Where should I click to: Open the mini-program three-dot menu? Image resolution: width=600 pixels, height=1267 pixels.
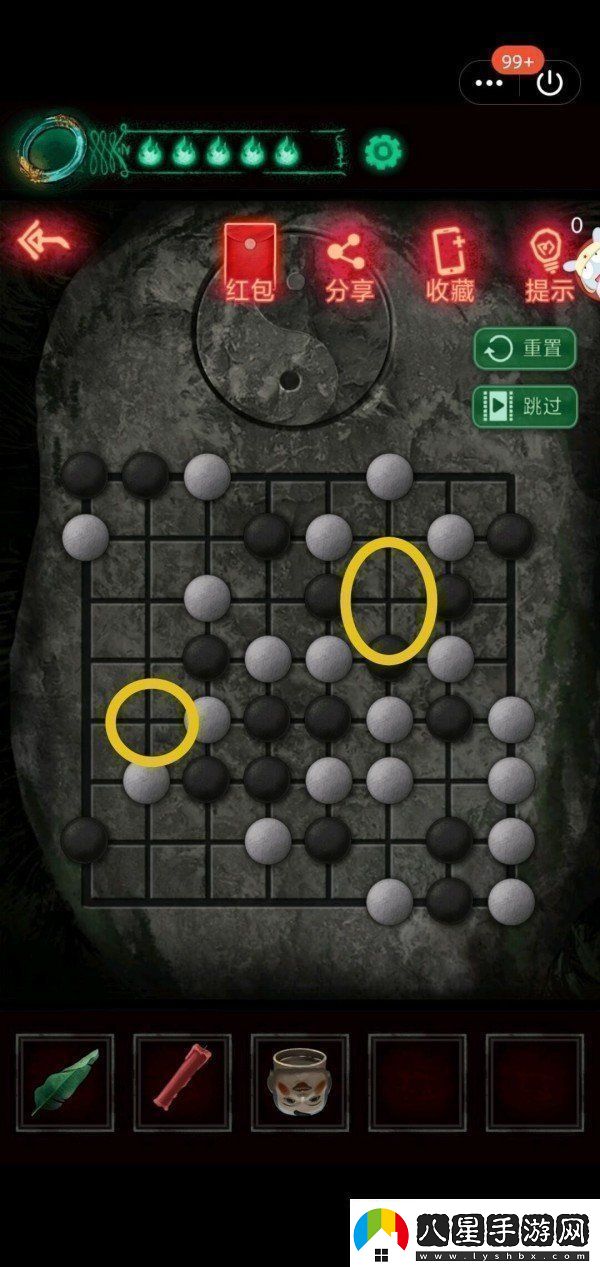pyautogui.click(x=489, y=83)
